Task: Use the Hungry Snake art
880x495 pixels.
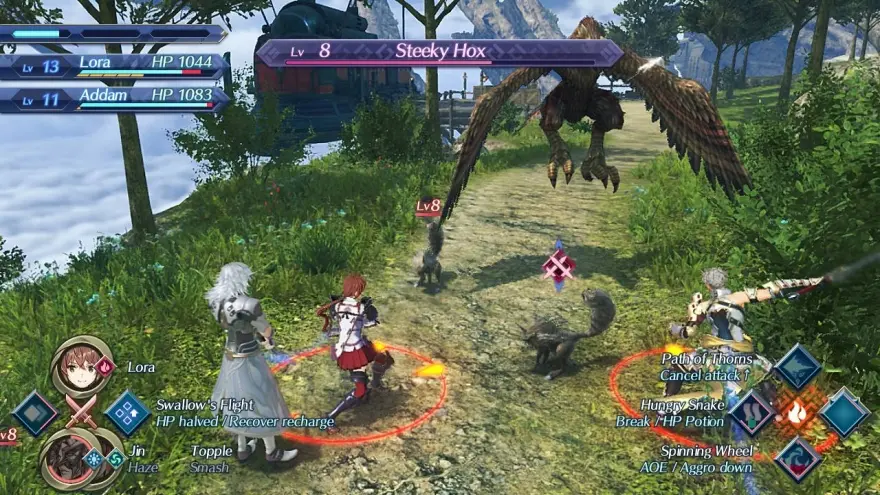Action: [752, 411]
